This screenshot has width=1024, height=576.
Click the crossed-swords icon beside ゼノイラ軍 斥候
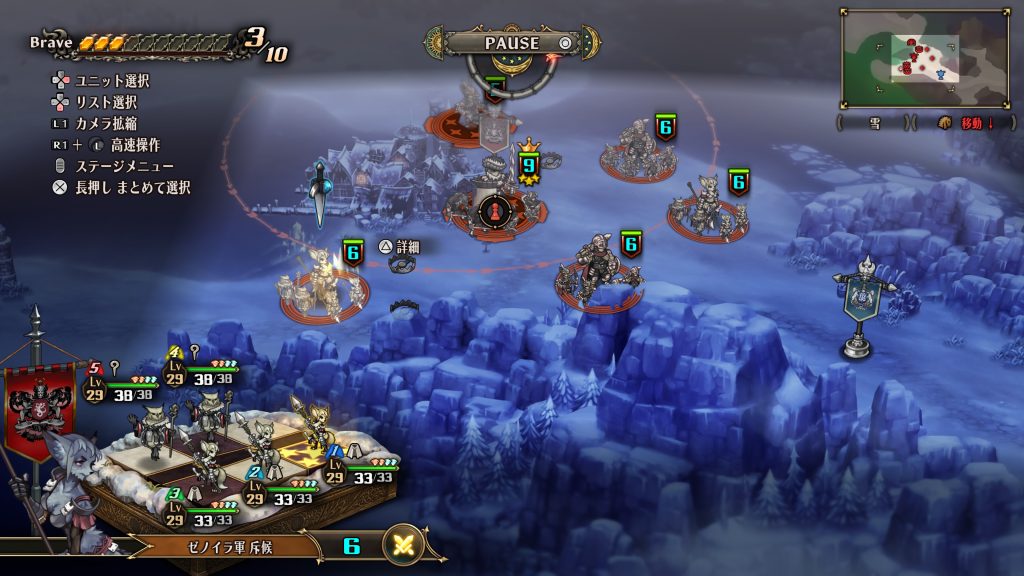click(404, 546)
